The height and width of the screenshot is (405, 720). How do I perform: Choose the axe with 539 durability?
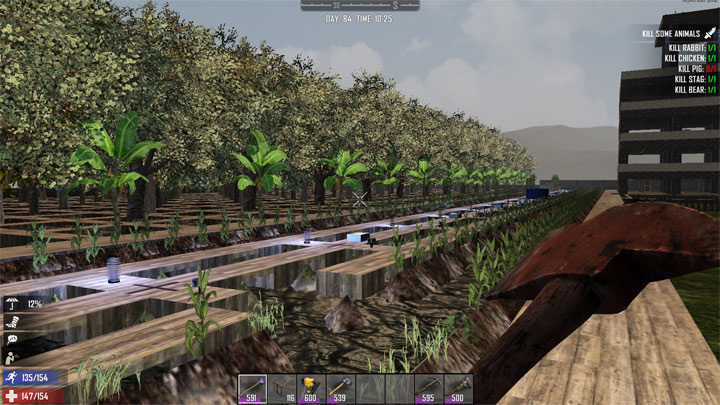tap(341, 389)
